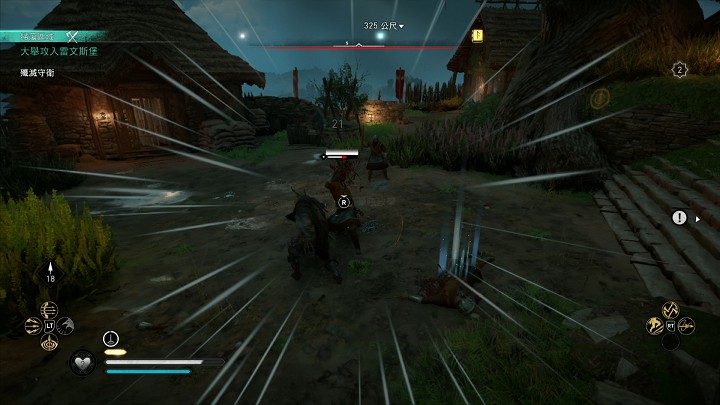Use the left melee ability icon
Viewport: 720px width, 405px height.
656,325
